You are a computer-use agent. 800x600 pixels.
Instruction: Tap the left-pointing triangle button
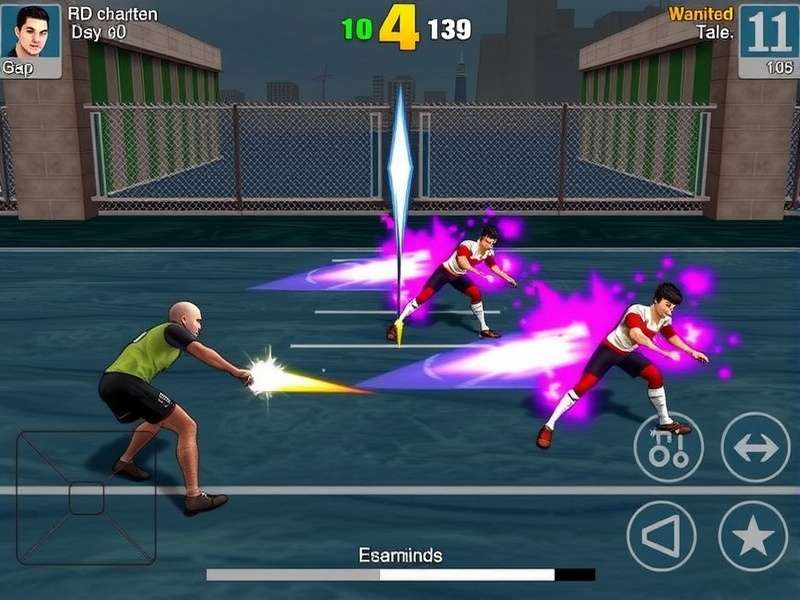[661, 536]
